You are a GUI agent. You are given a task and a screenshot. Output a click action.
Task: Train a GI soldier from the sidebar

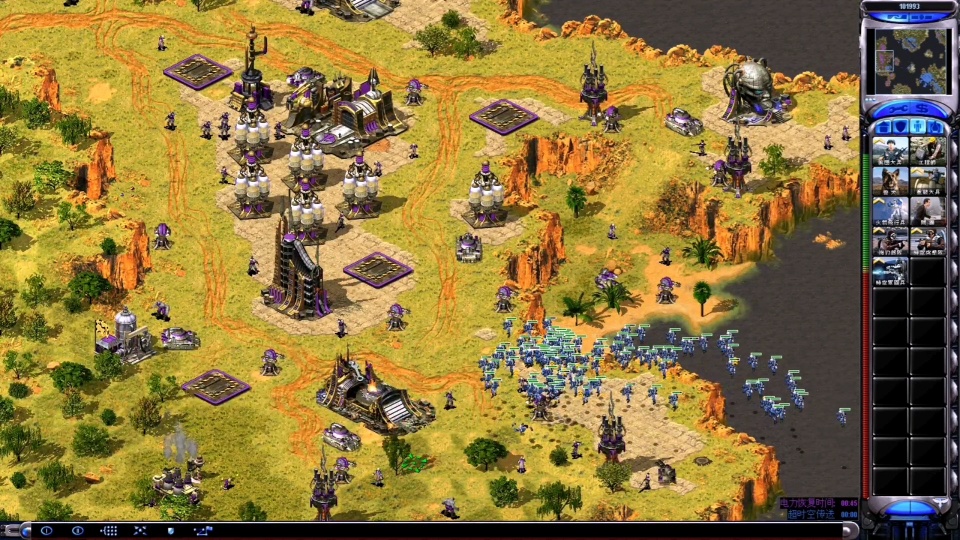coord(890,151)
